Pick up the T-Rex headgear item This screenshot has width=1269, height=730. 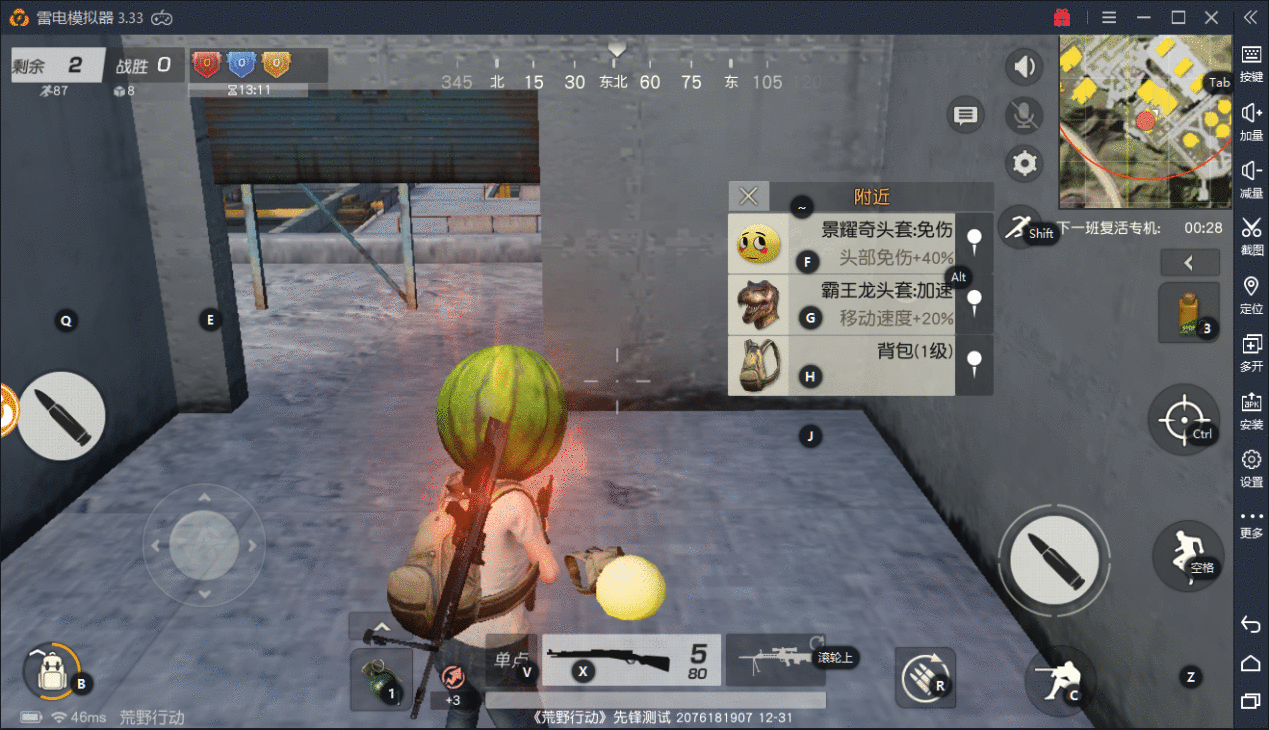click(x=845, y=305)
